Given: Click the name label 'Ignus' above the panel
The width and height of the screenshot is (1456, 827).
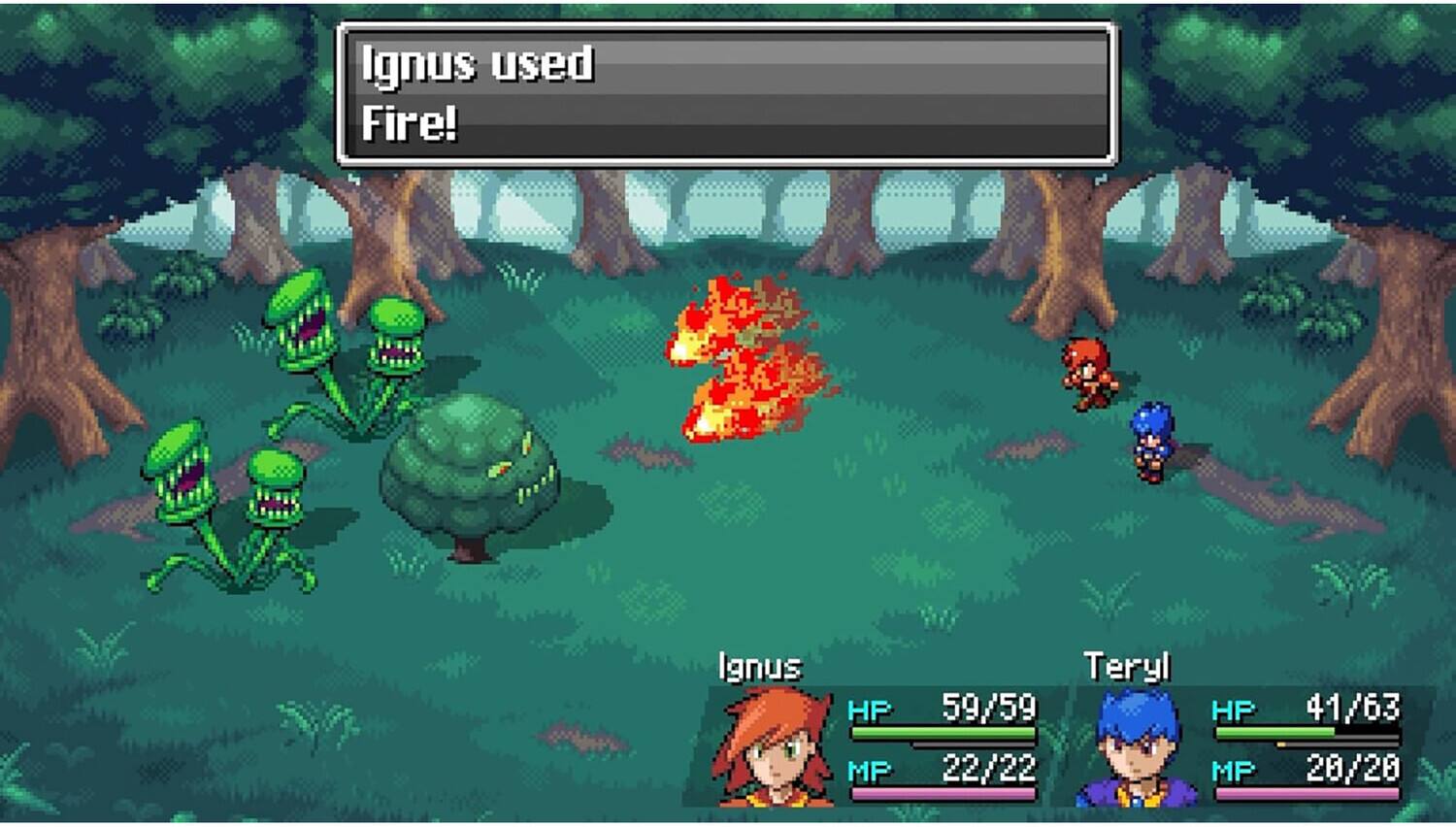Looking at the screenshot, I should pos(762,666).
